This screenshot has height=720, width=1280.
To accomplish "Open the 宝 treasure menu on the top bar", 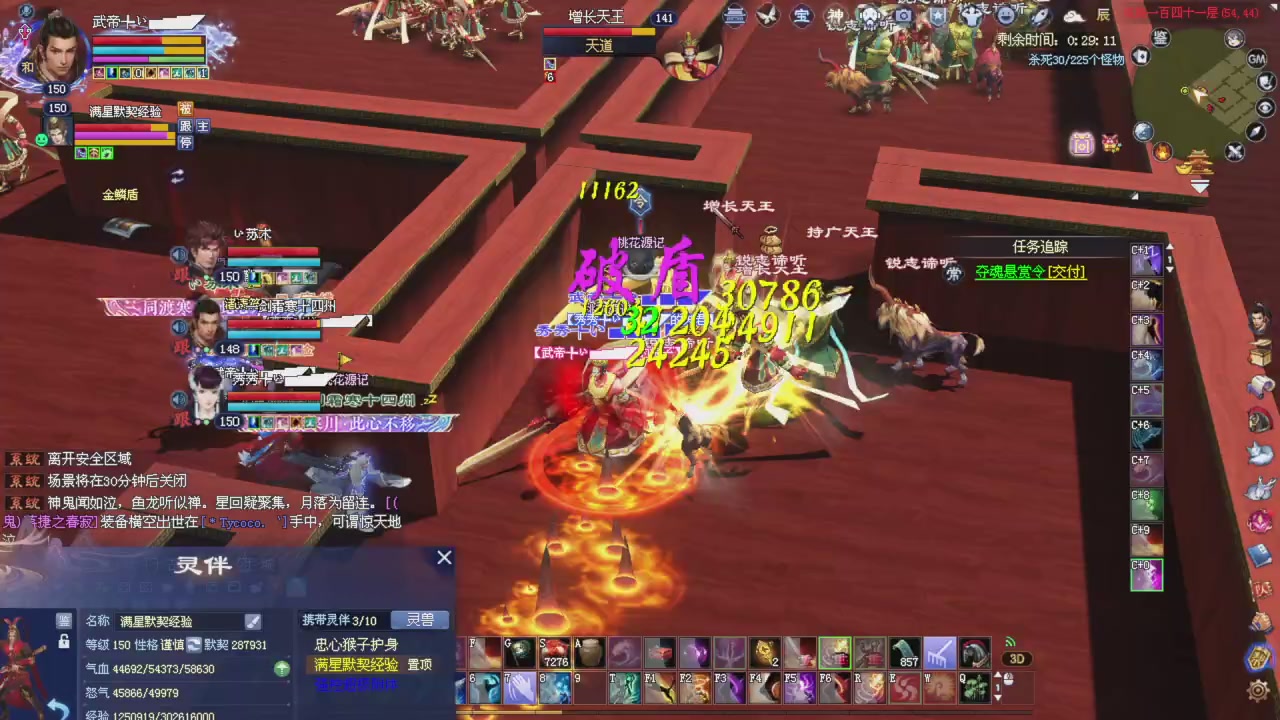I will (x=800, y=16).
